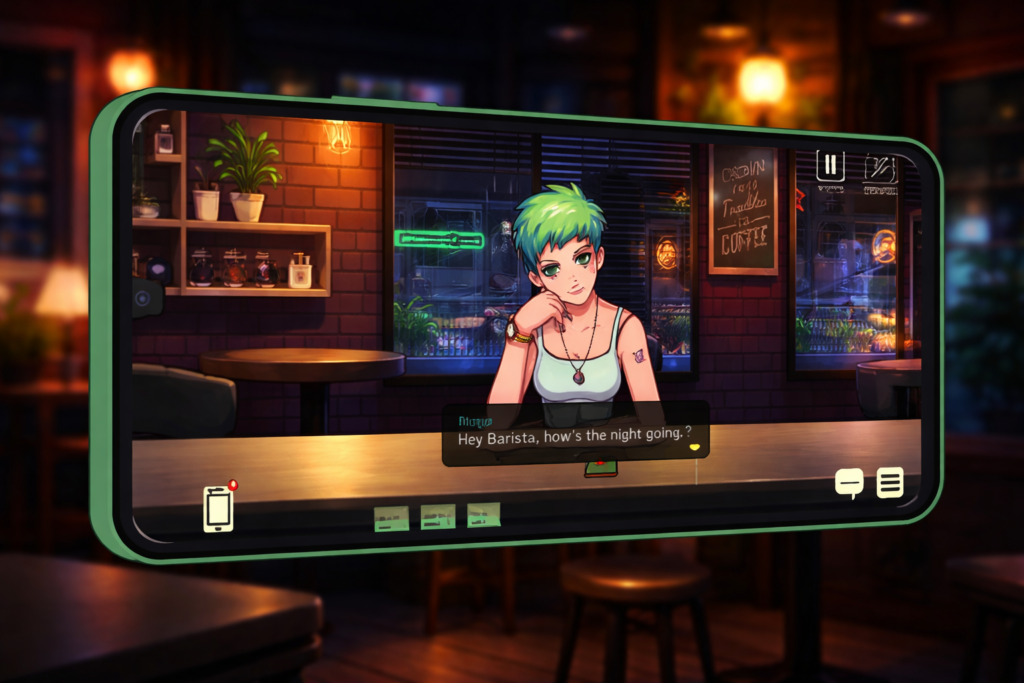
Task: Advance the dialogue using the yellow continue marker
Action: tap(692, 449)
